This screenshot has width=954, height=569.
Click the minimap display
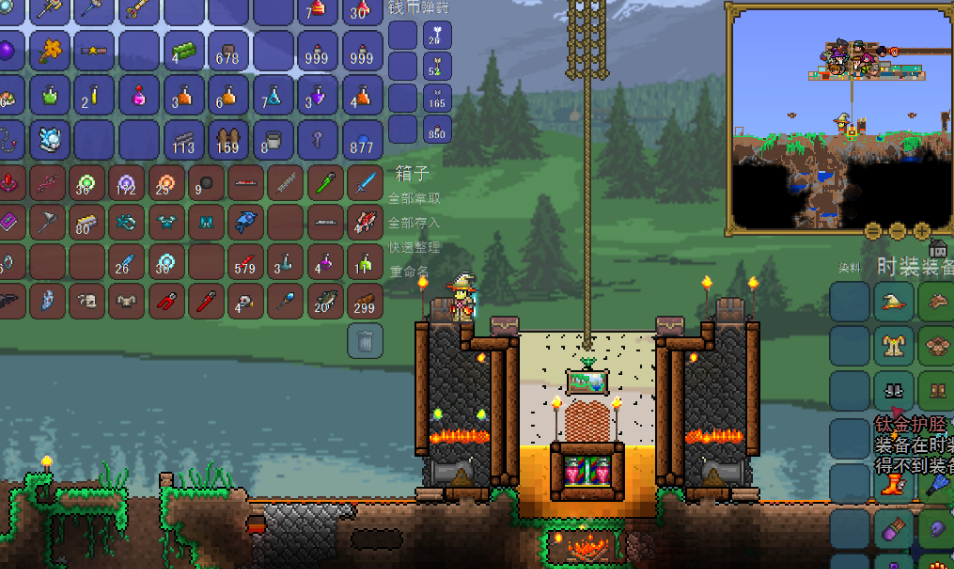[x=841, y=117]
